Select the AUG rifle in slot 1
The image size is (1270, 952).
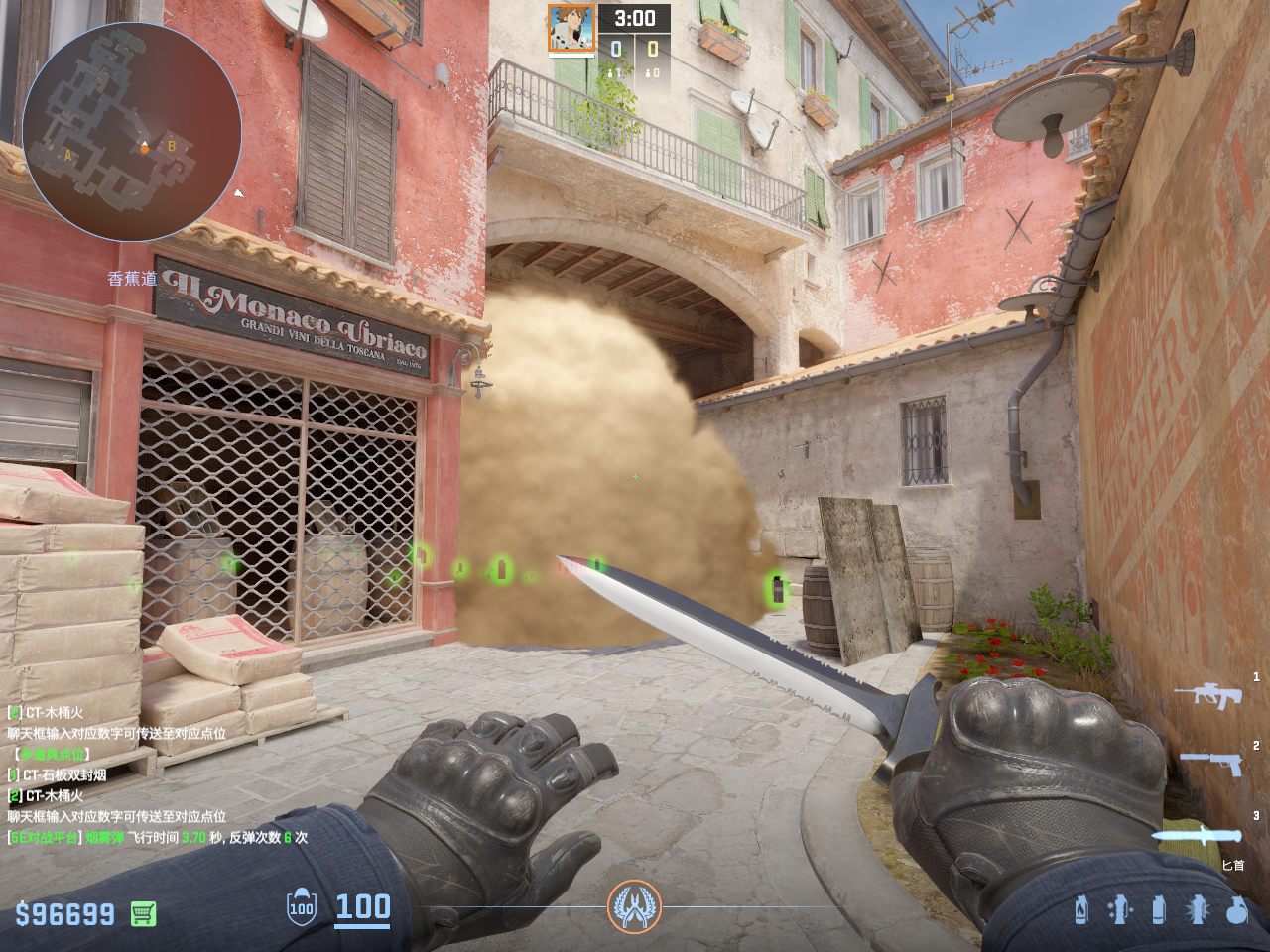[1208, 694]
